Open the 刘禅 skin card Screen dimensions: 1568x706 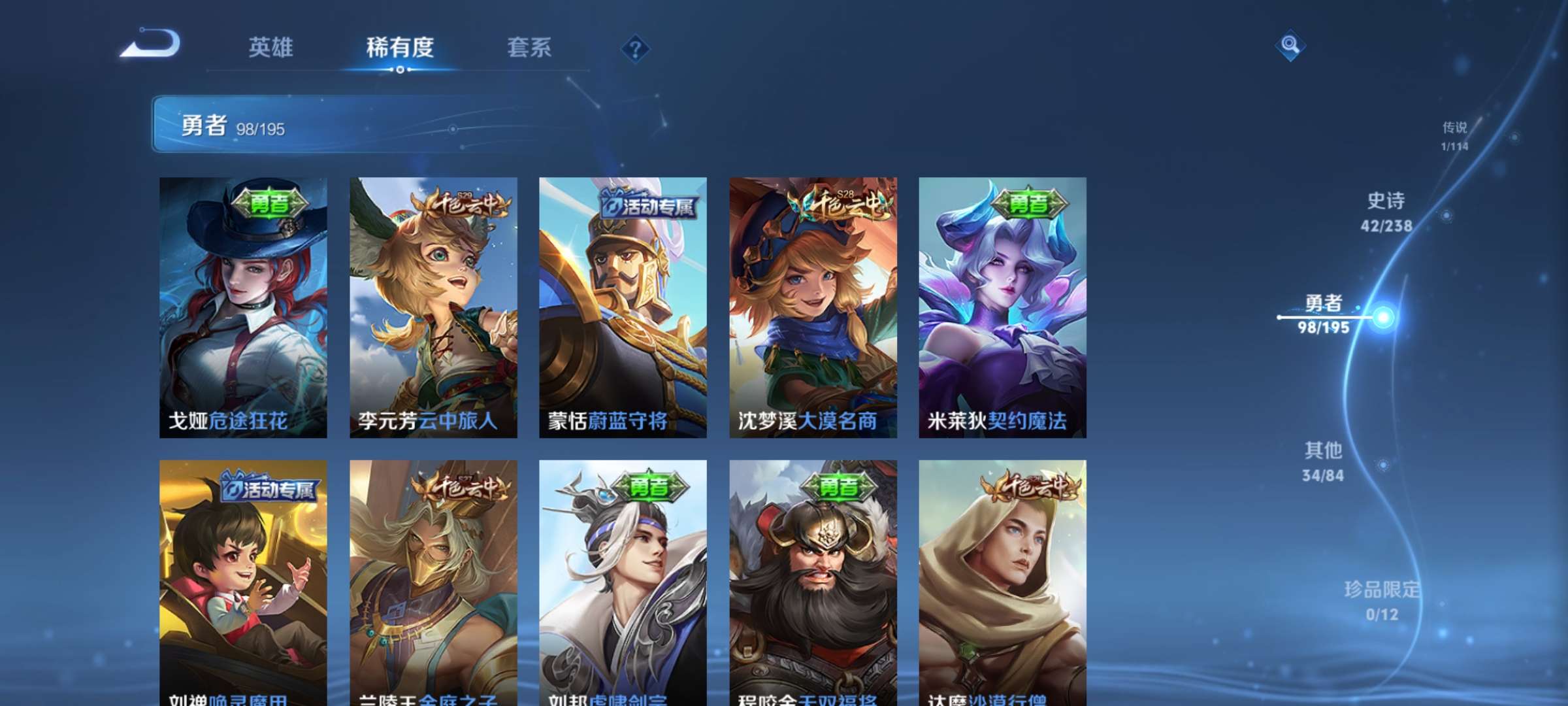(243, 582)
